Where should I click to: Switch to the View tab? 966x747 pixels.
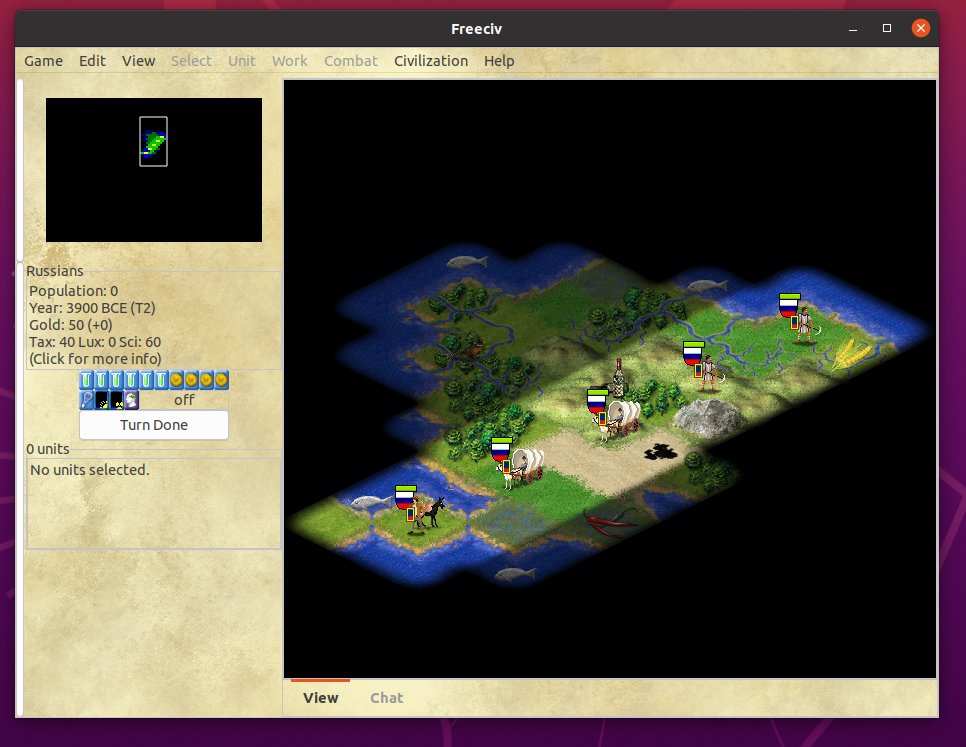(321, 698)
